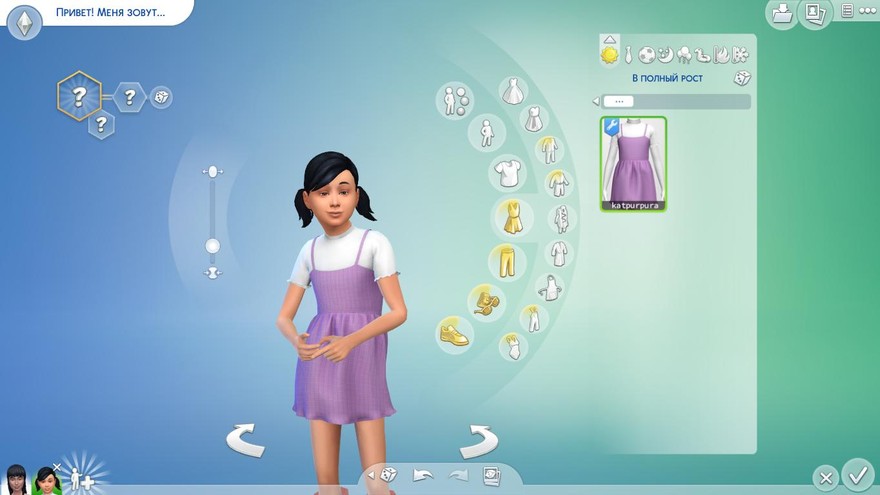Rotate the Sim with the left arrow
This screenshot has height=495, width=880.
pyautogui.click(x=245, y=440)
